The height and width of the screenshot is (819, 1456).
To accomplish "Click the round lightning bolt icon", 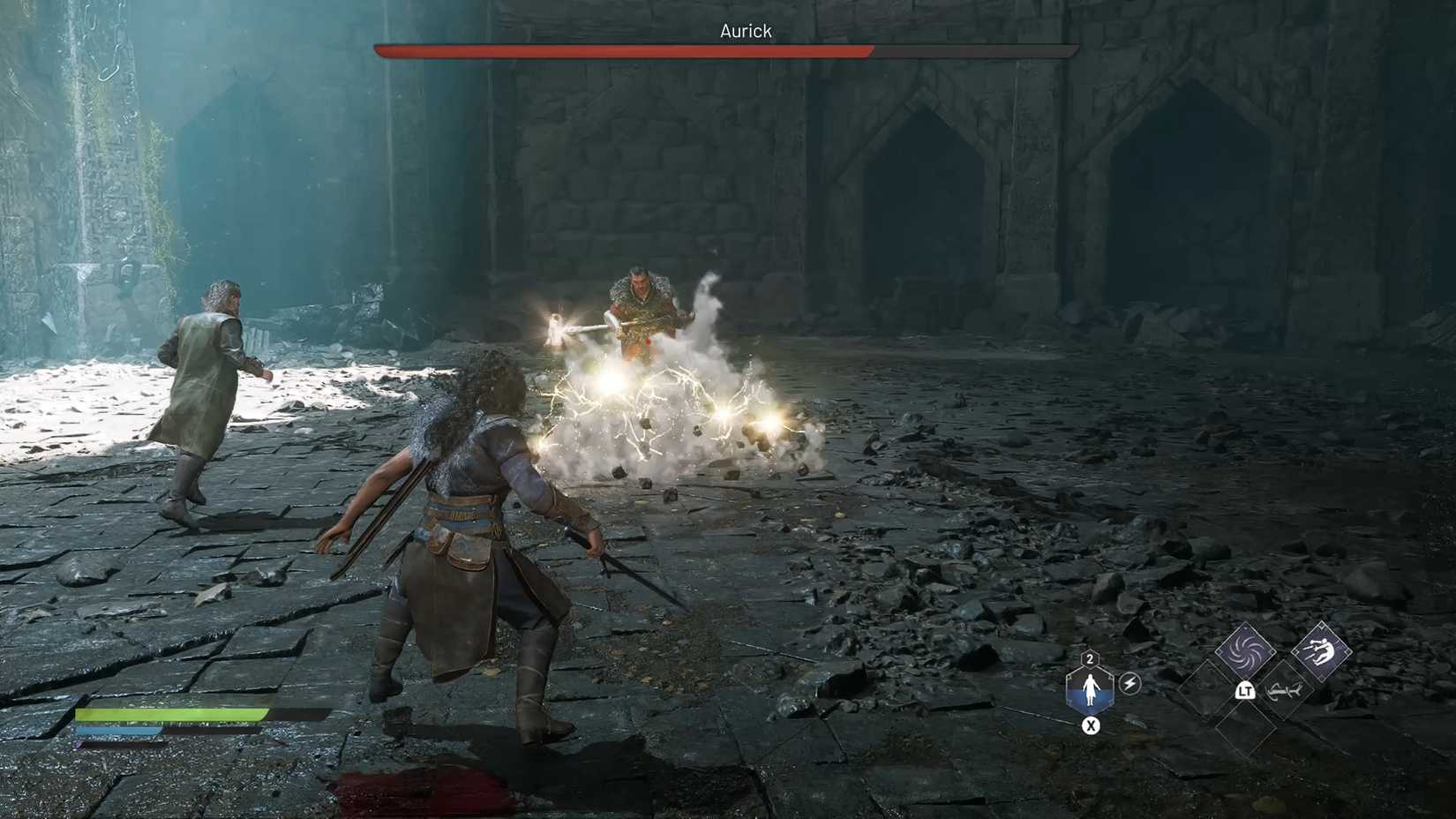I will [1130, 683].
